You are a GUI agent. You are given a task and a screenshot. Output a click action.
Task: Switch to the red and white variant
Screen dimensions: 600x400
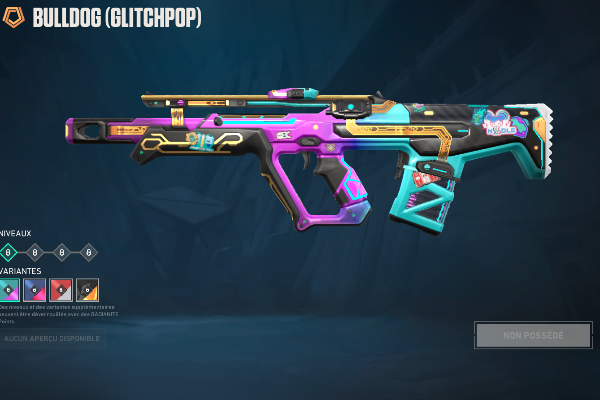tap(61, 290)
